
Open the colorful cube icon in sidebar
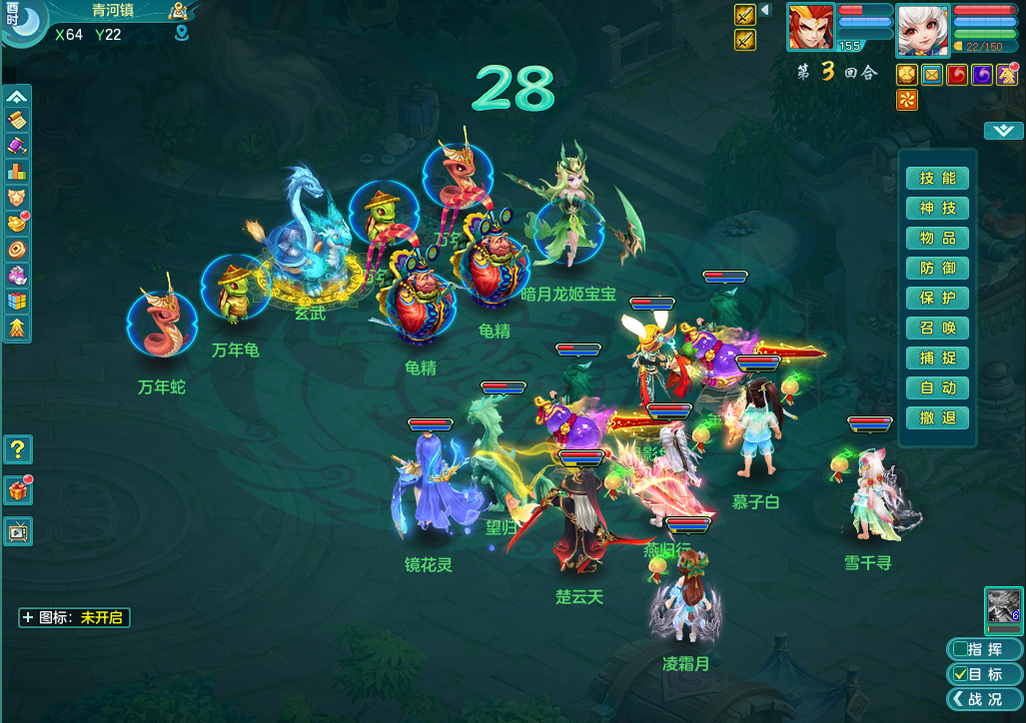point(17,301)
